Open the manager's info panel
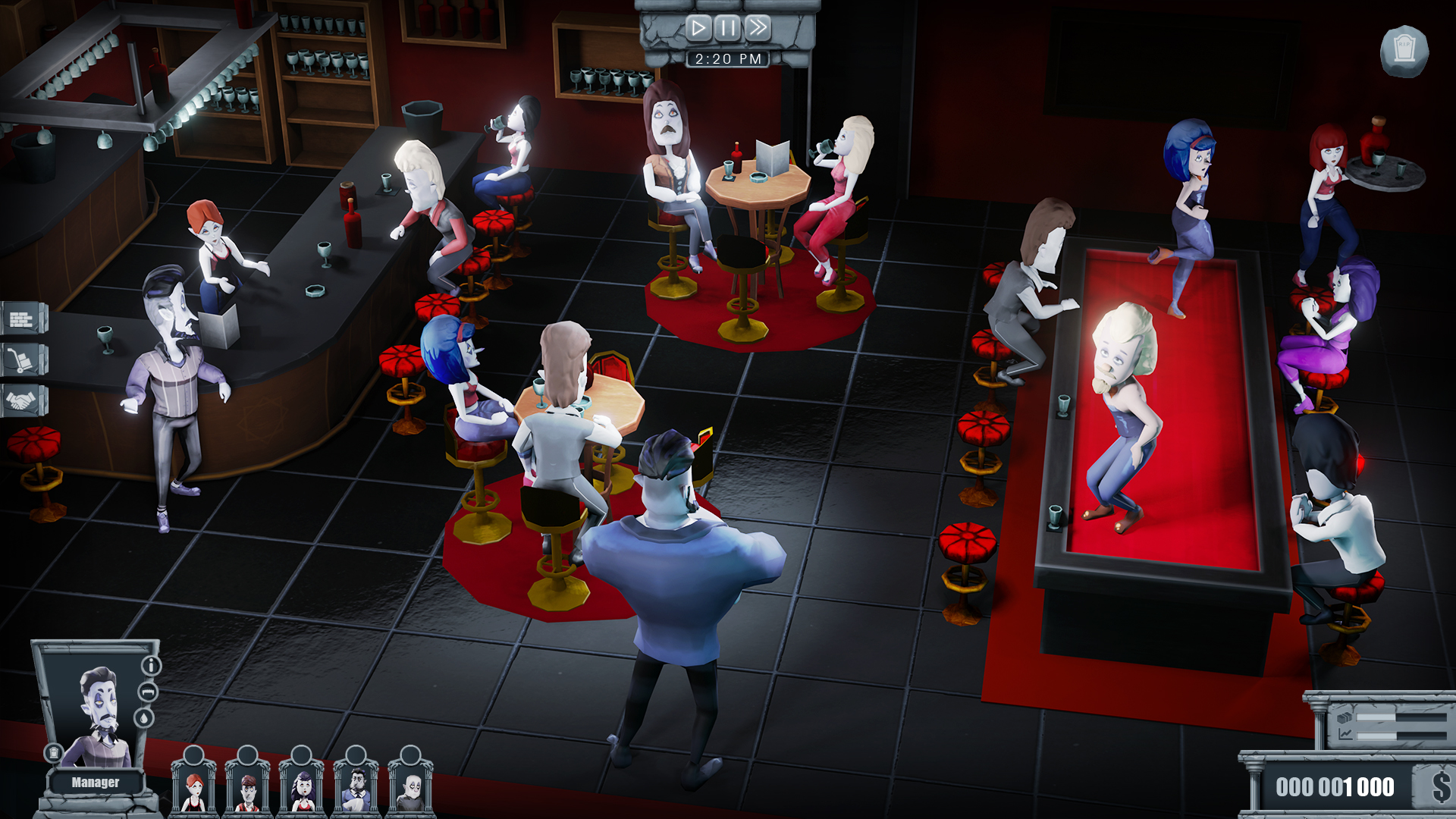Viewport: 1456px width, 819px height. coord(151,664)
